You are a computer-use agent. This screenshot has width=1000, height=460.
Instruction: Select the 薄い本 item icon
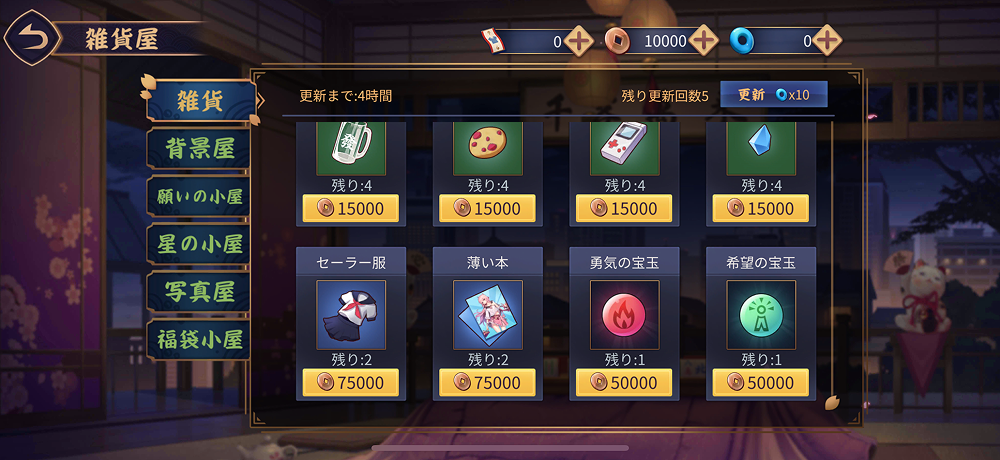[488, 314]
